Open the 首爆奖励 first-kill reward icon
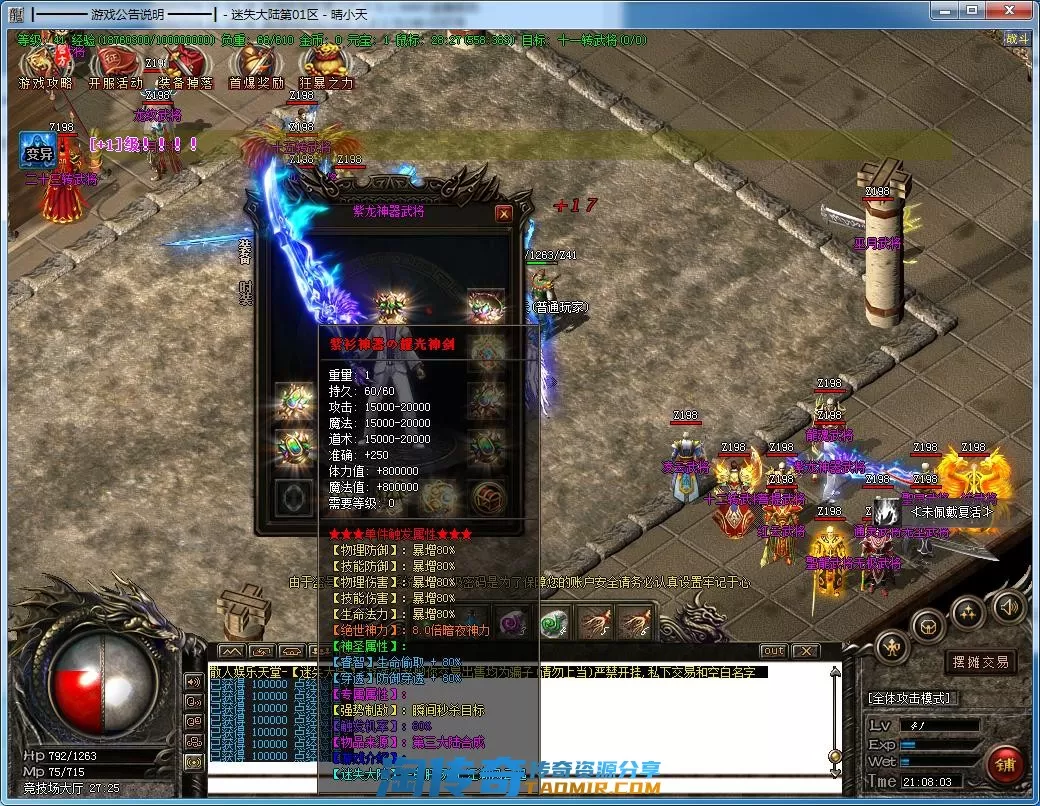 (x=256, y=66)
